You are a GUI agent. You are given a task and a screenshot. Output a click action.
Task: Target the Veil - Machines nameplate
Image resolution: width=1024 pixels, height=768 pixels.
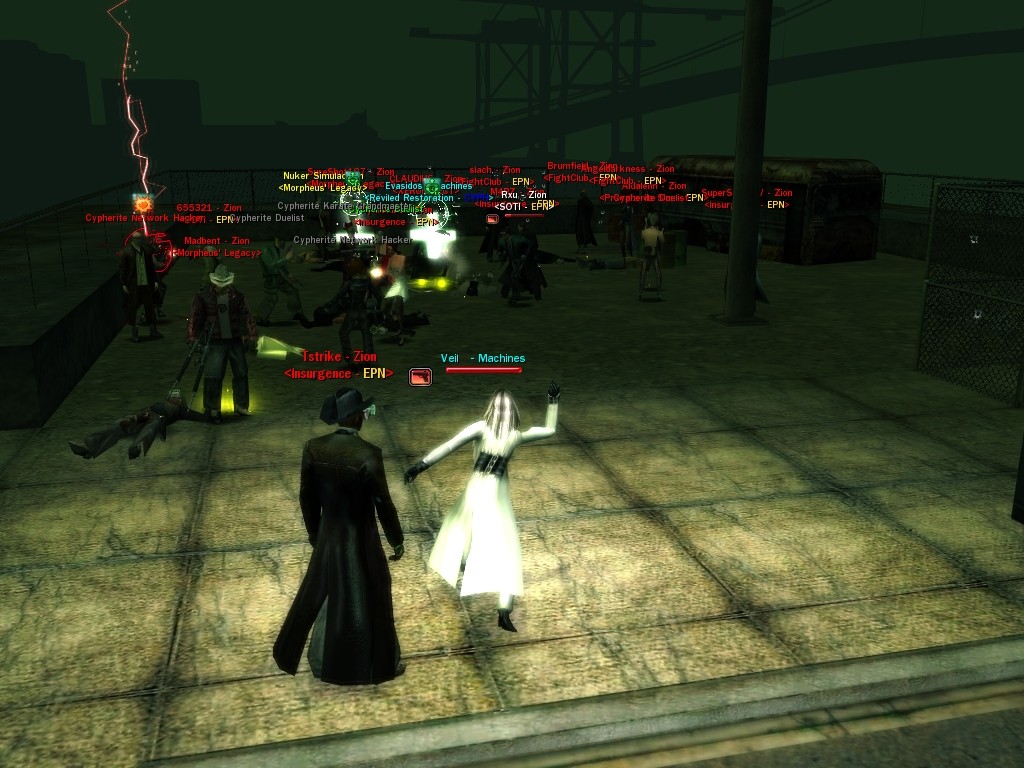[x=483, y=358]
